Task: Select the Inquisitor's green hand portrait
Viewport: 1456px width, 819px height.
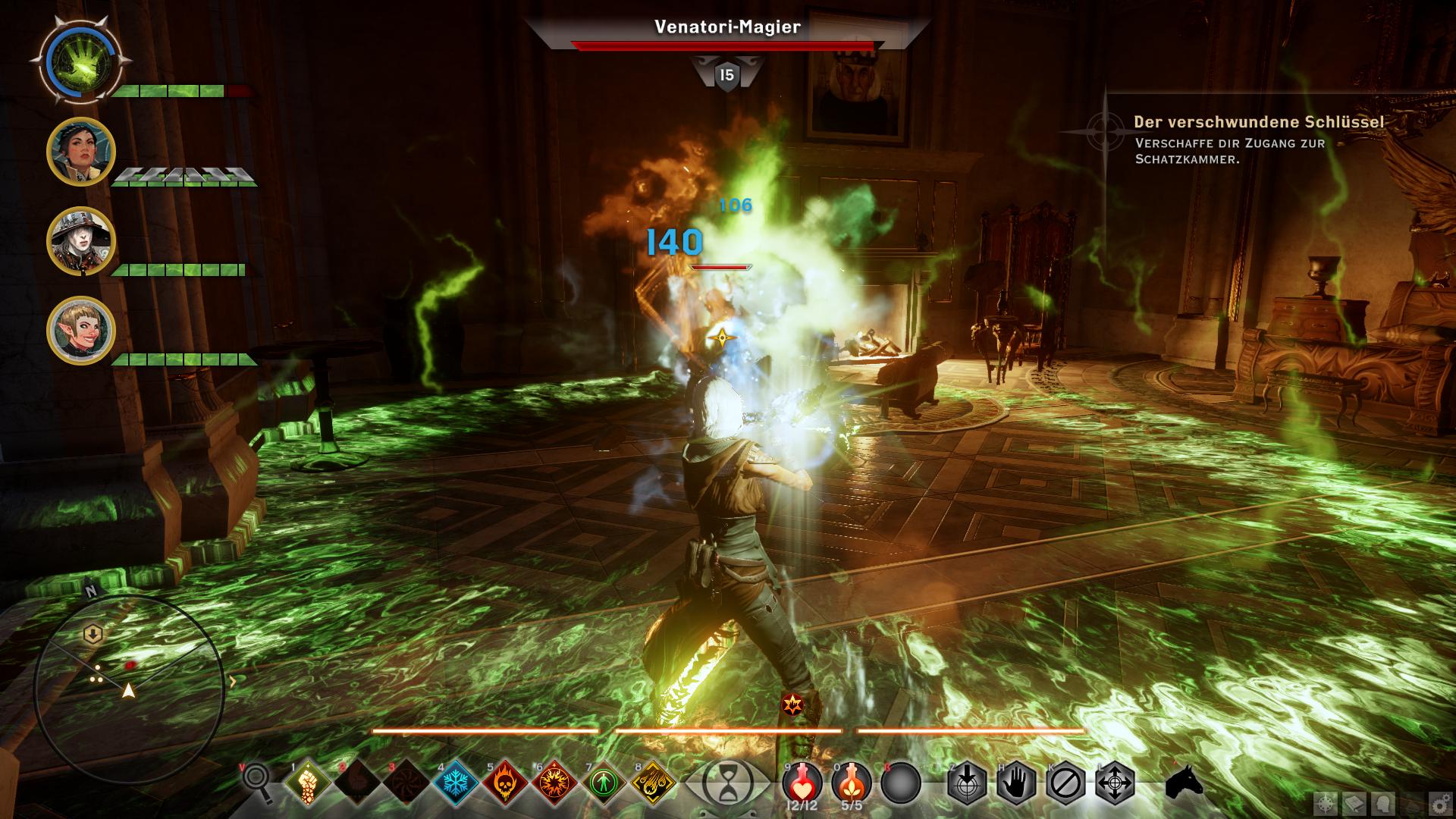Action: [x=81, y=61]
